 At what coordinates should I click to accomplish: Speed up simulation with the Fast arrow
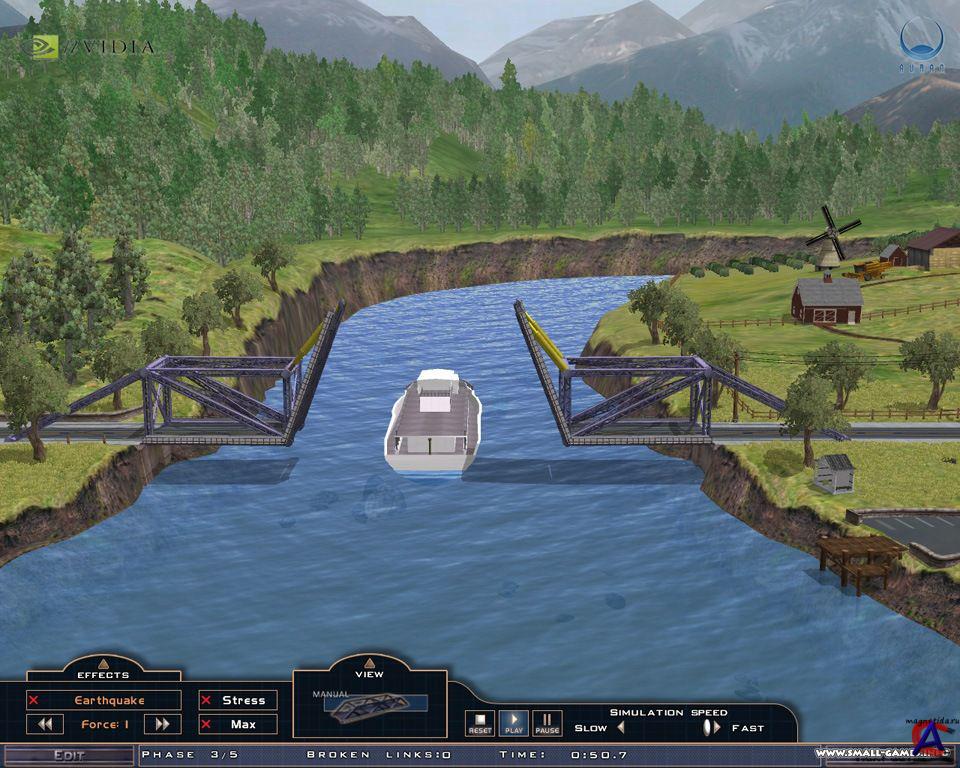coord(717,727)
